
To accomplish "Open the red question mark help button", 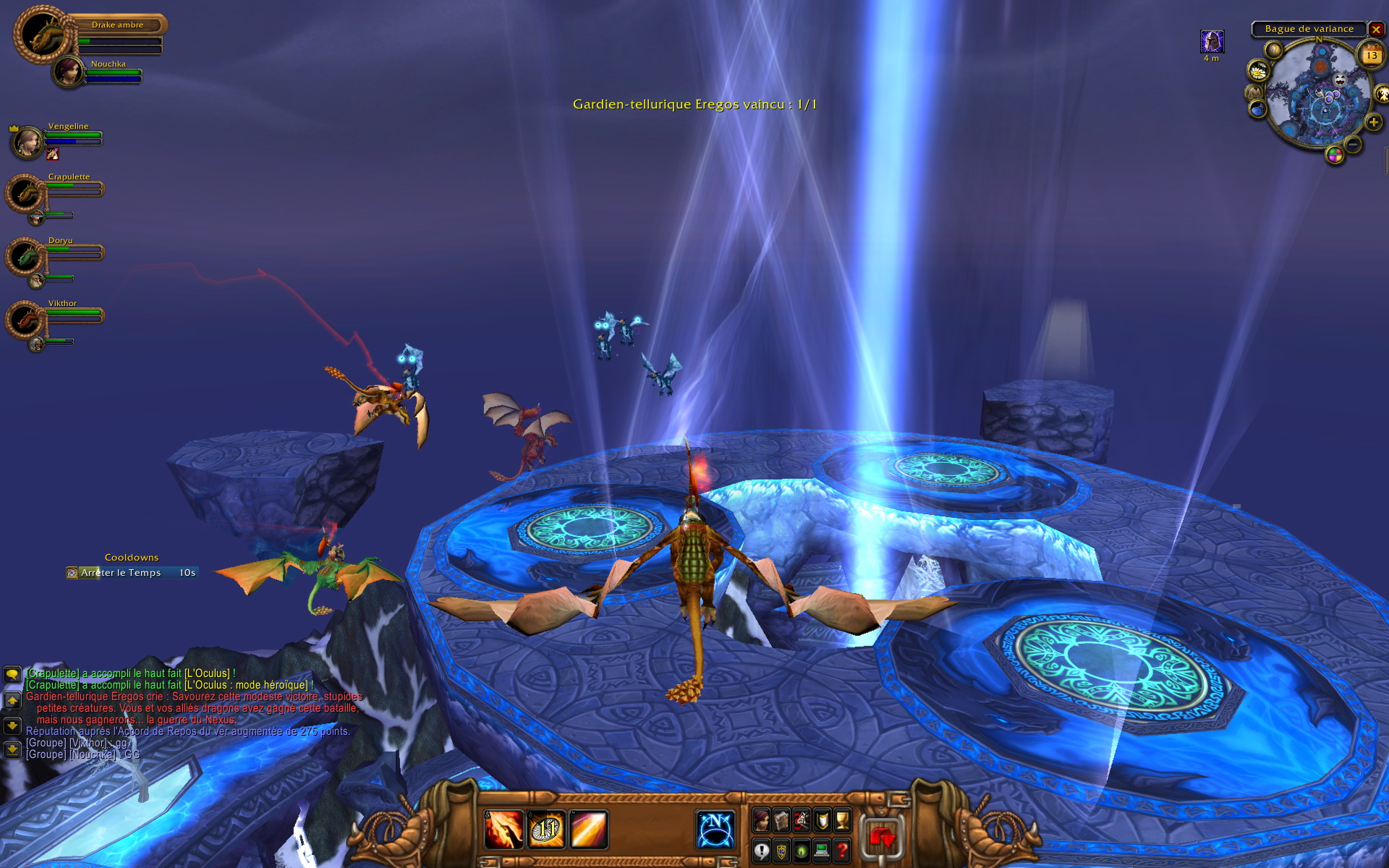I will coord(842,851).
